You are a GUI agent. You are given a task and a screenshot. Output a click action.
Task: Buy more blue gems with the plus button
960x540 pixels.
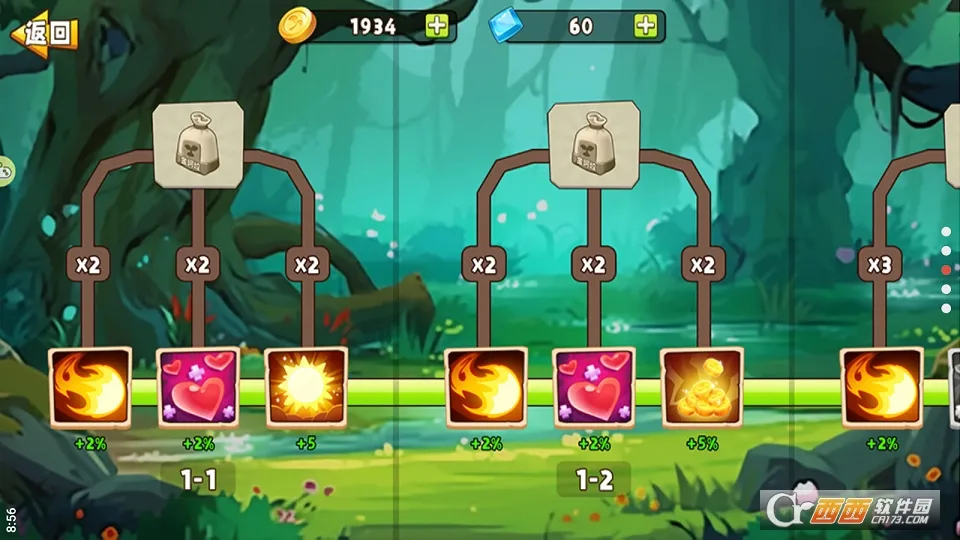coord(646,26)
